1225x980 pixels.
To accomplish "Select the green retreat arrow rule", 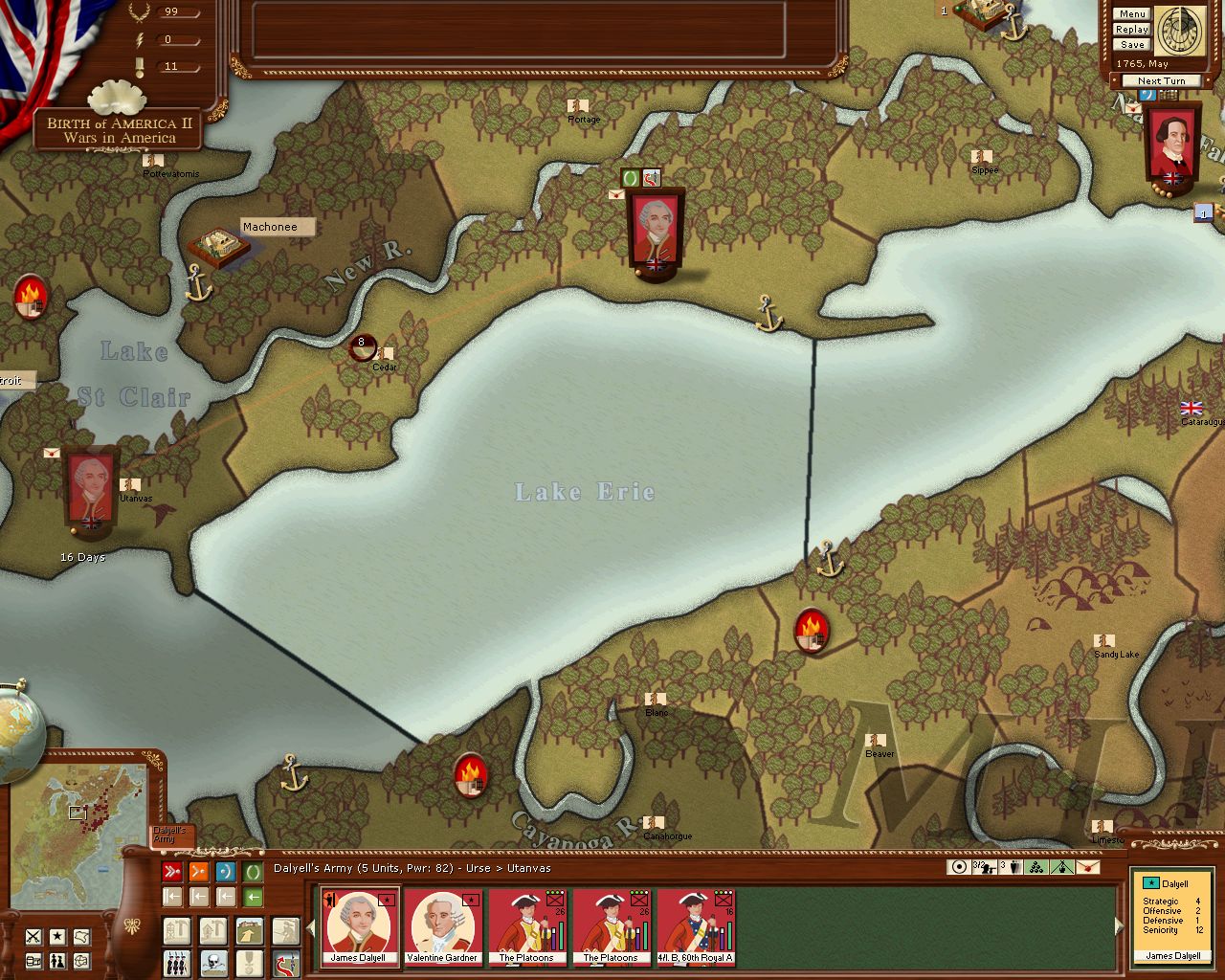I will [x=253, y=898].
